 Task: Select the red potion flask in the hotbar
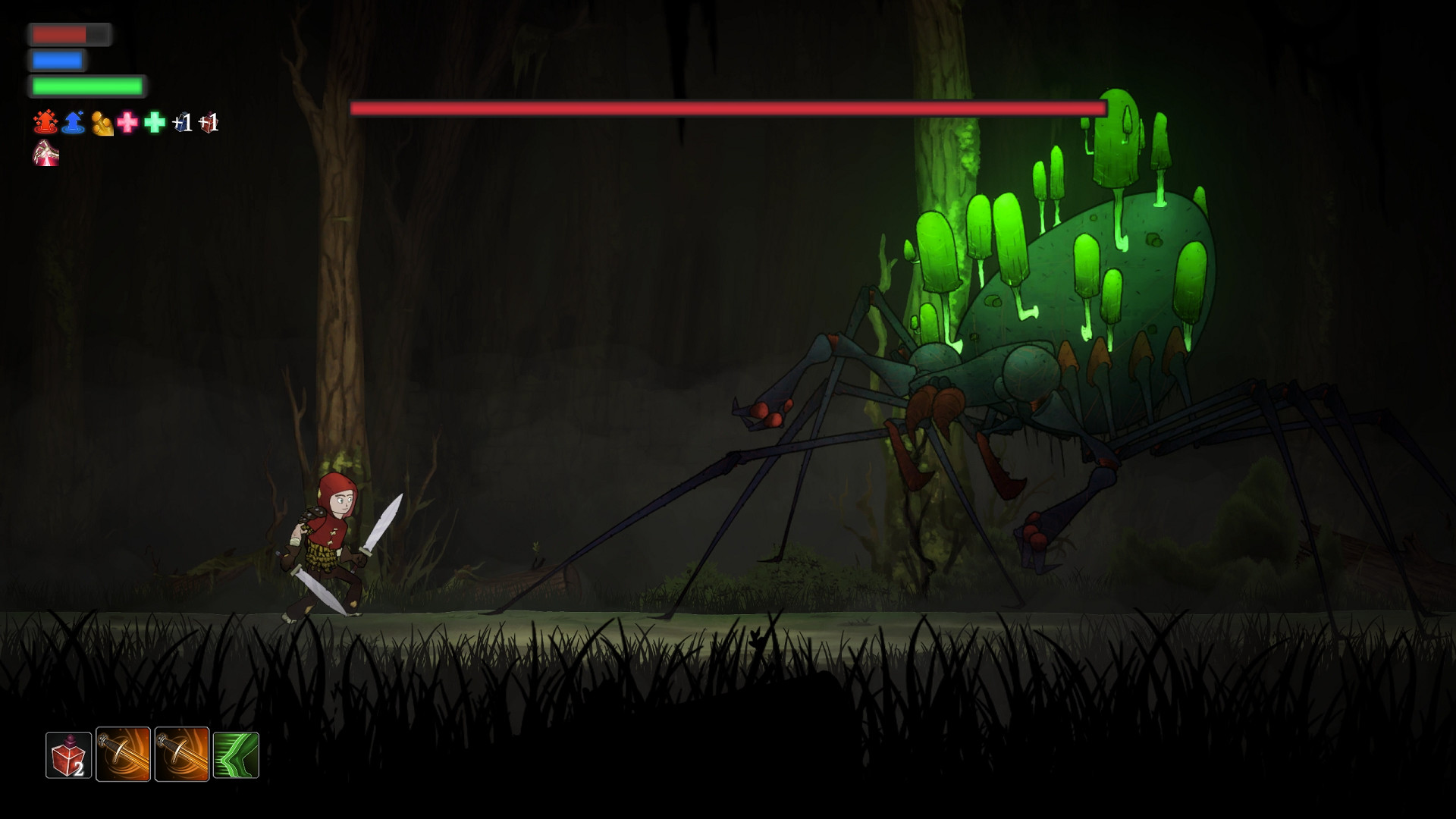pos(68,755)
